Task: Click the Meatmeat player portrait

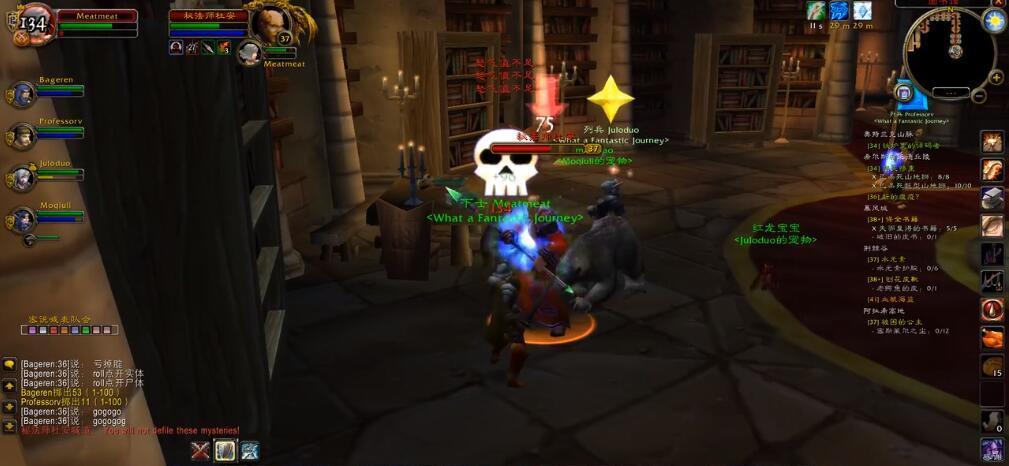Action: click(34, 22)
